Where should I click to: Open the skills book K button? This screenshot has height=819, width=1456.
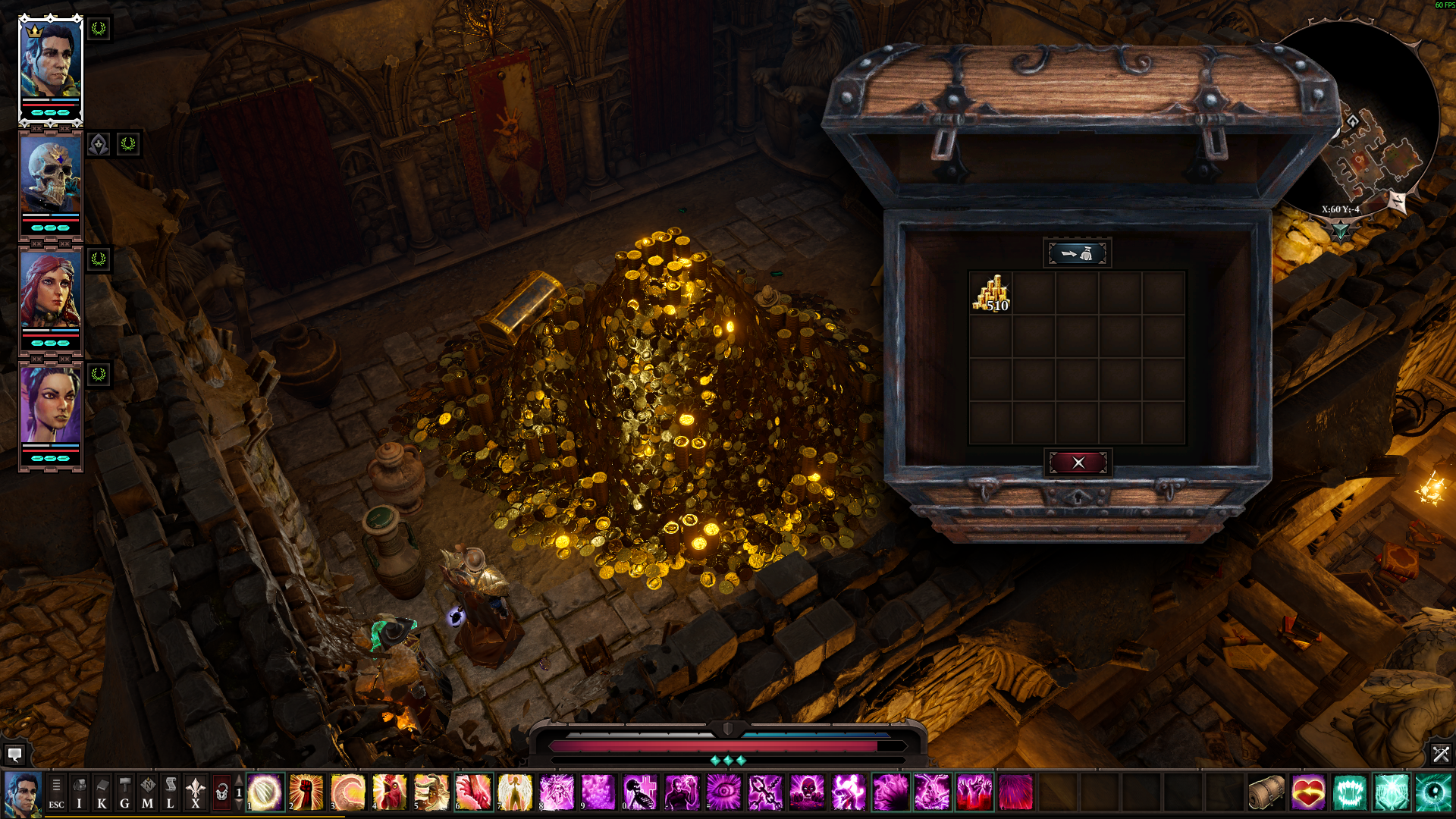point(102,793)
